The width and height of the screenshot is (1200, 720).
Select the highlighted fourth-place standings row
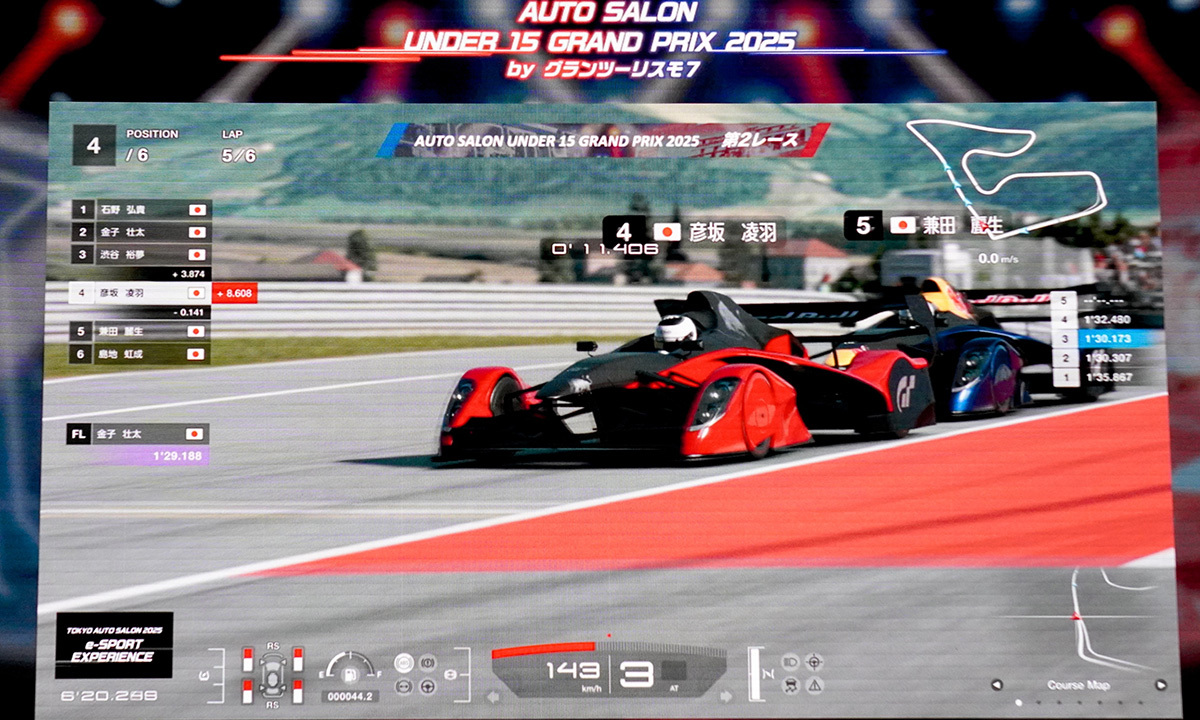[138, 293]
